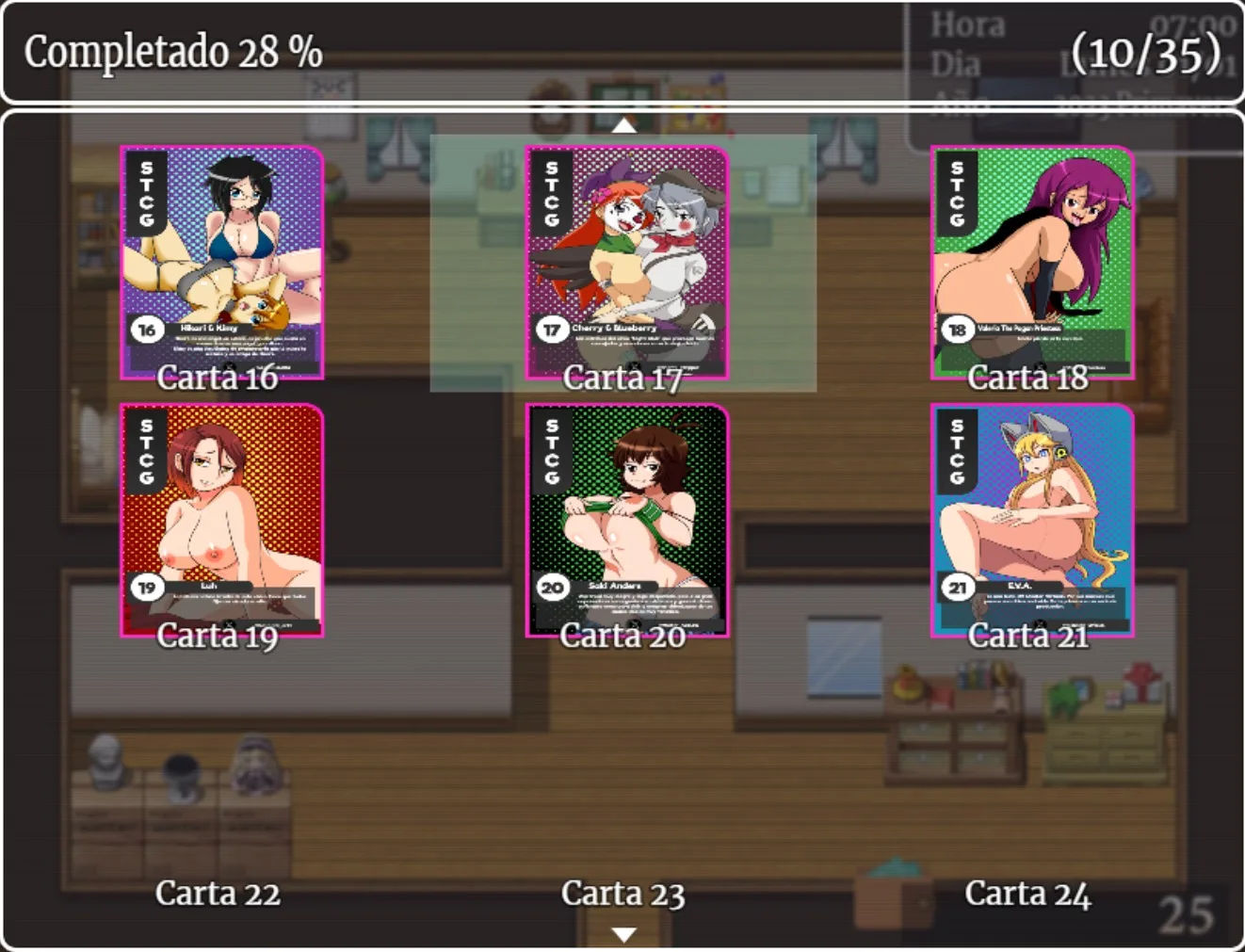Open the Carta 18 card
The height and width of the screenshot is (952, 1245).
click(1031, 264)
